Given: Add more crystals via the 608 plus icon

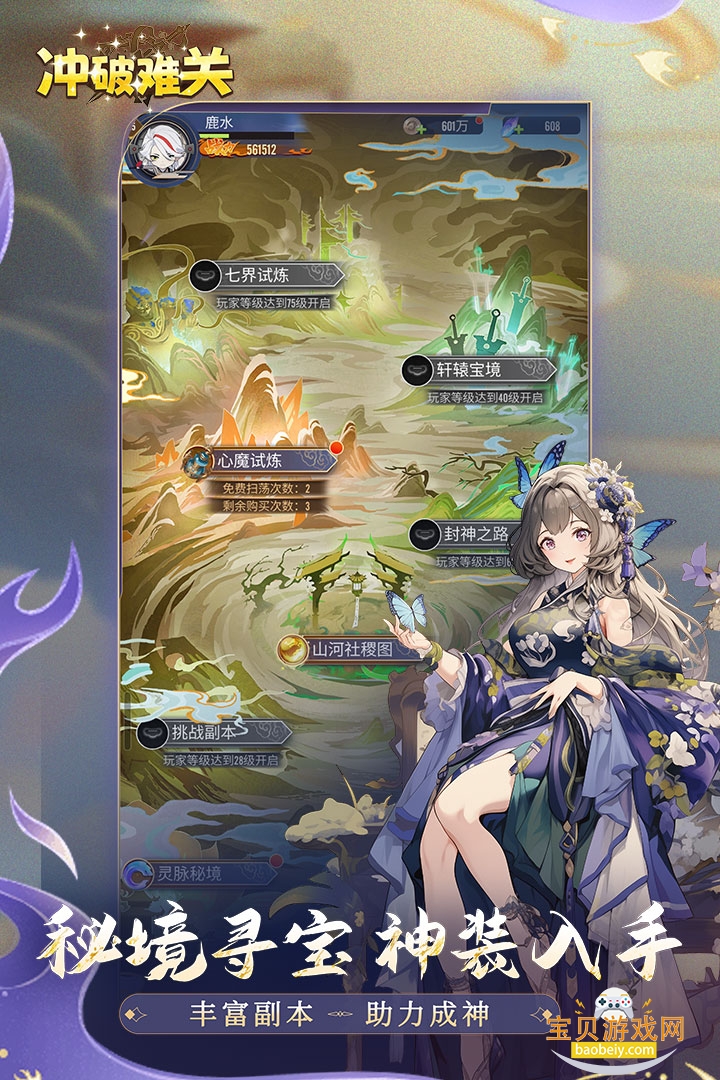Looking at the screenshot, I should 520,127.
